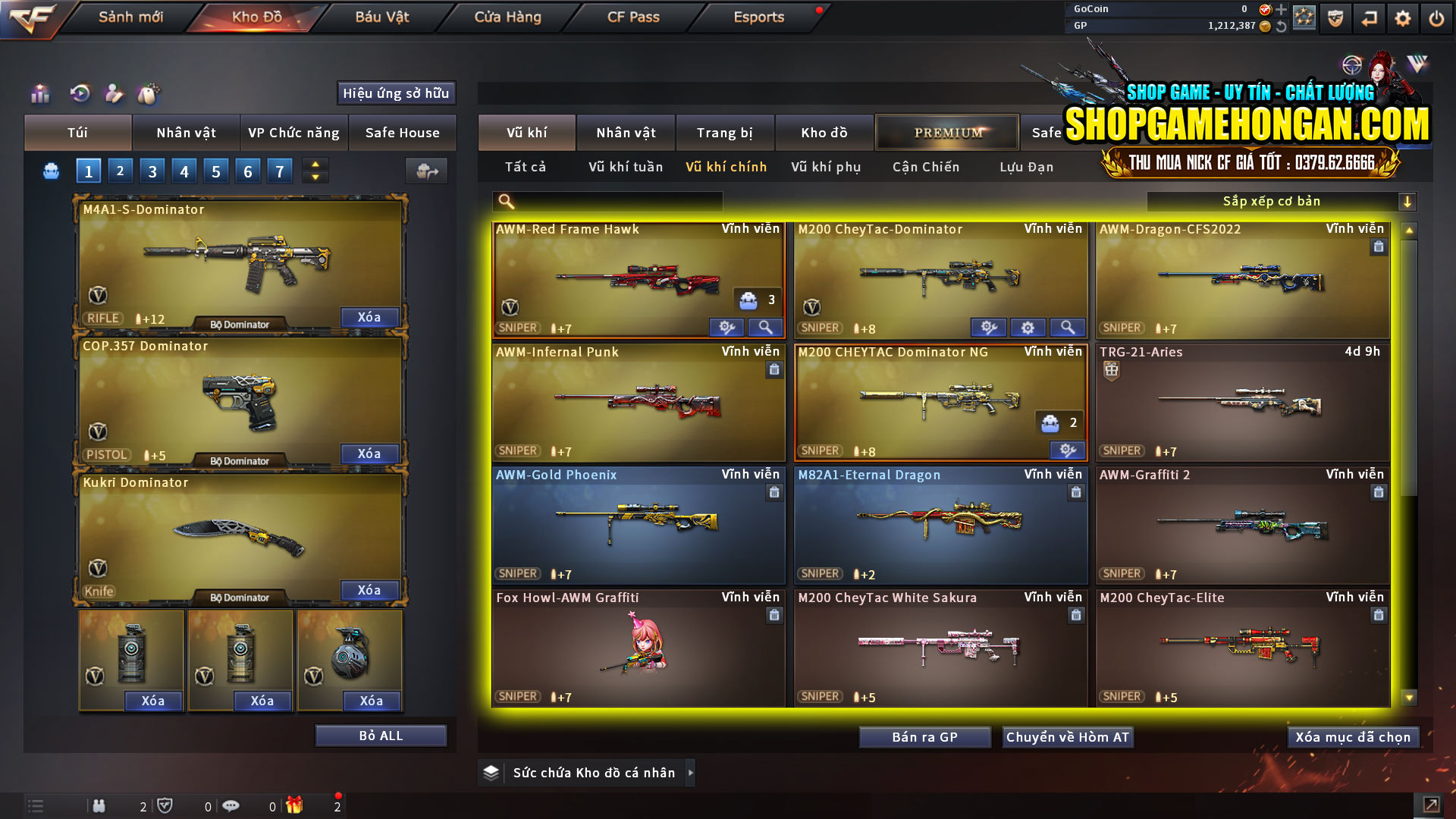Screen dimensions: 1456x819
Task: Expand the Sức chứa Kho đồ cá nhân section
Action: coord(691,772)
